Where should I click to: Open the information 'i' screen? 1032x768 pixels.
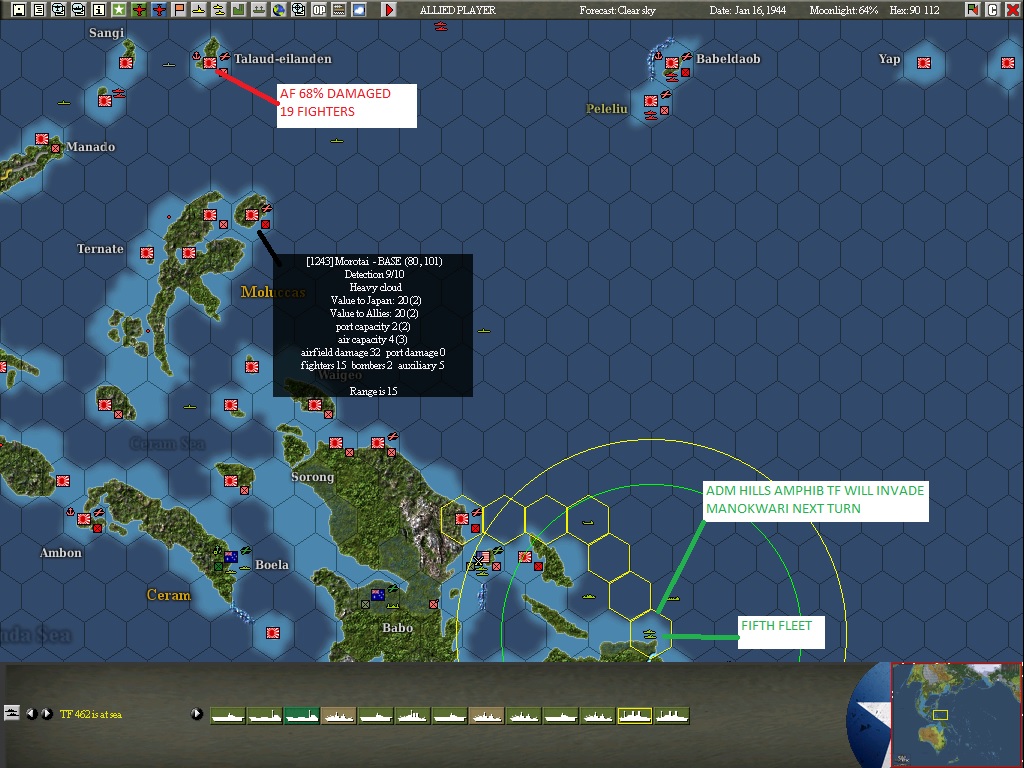tap(98, 10)
